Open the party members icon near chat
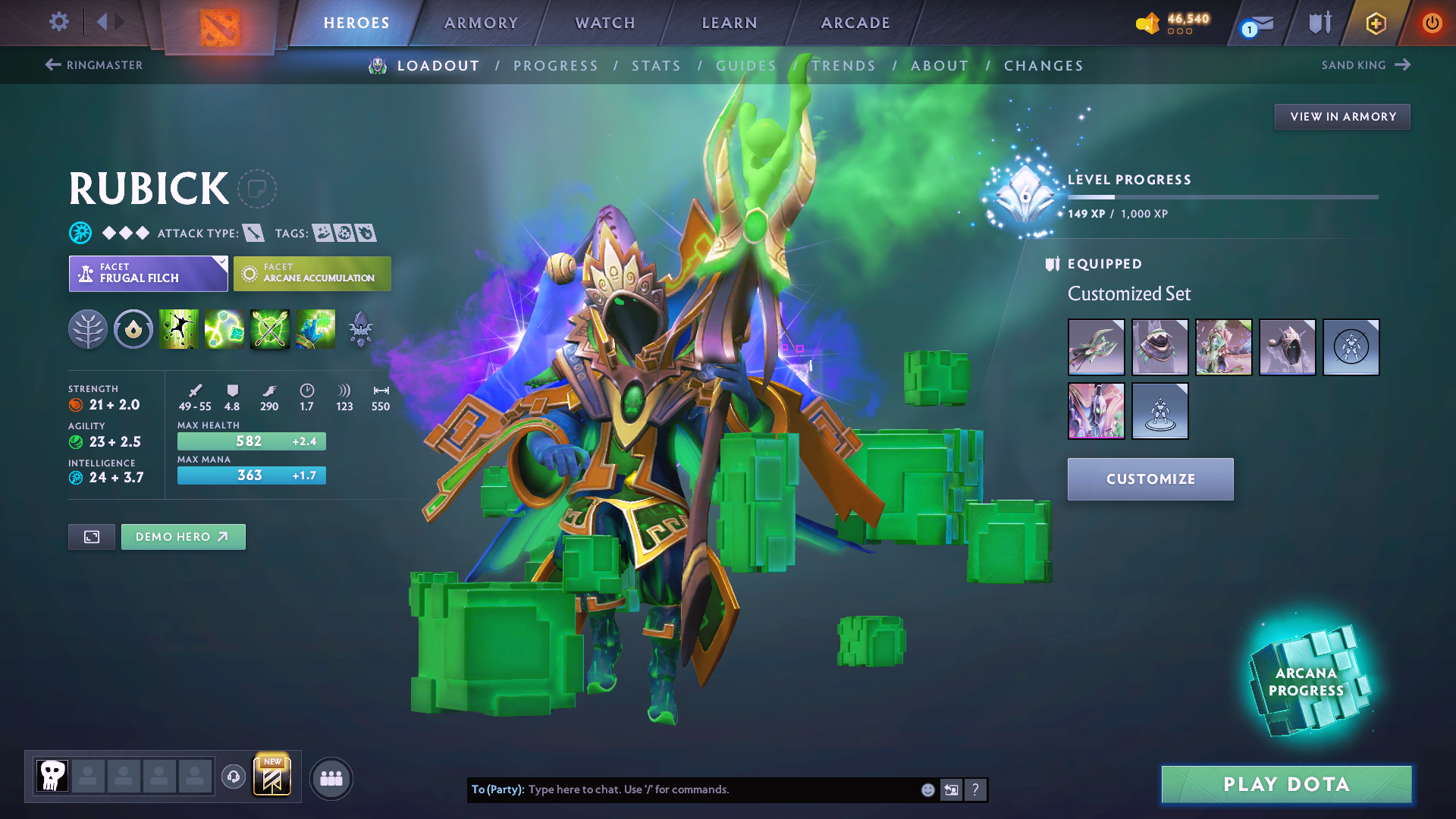 point(331,777)
